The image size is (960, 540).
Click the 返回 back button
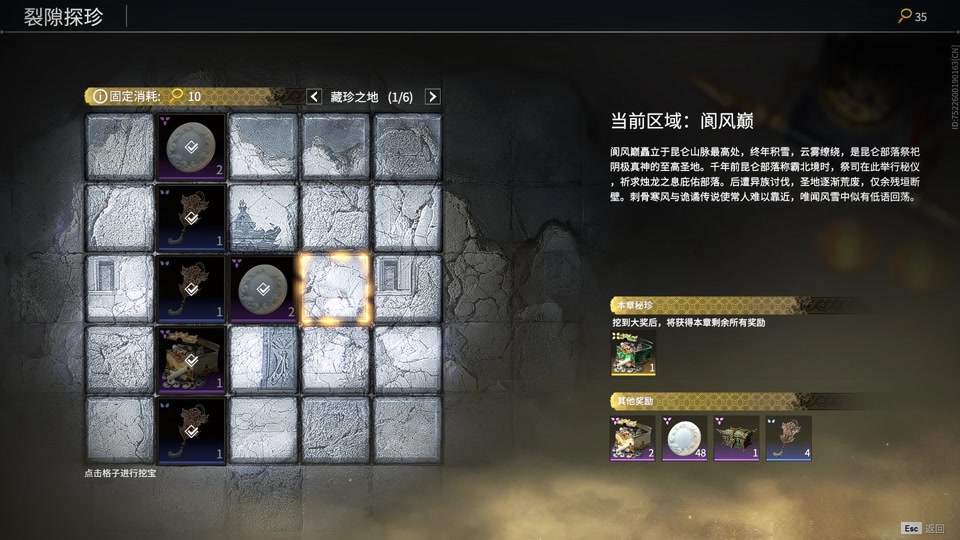pos(923,528)
